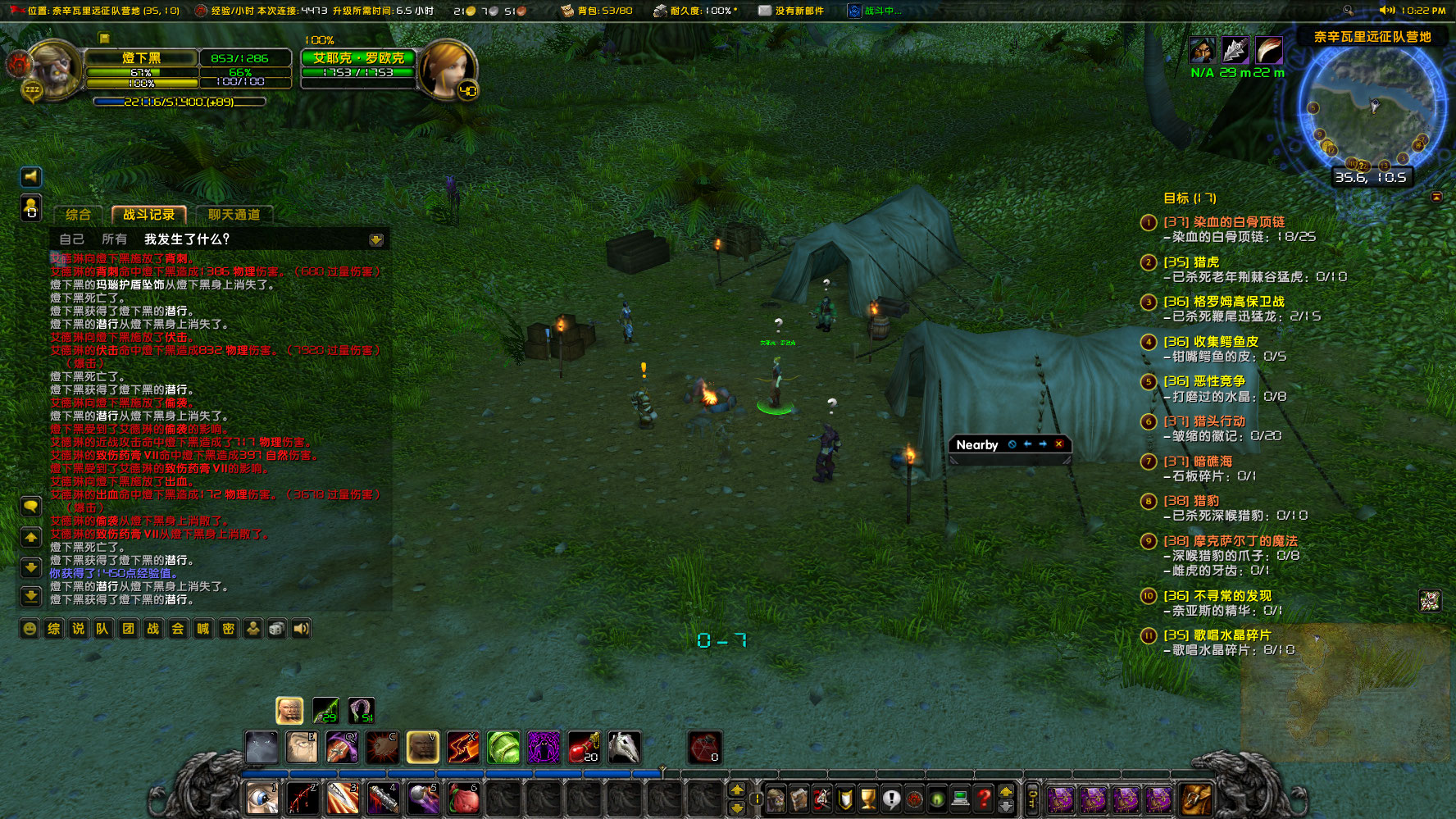Image resolution: width=1456 pixels, height=819 pixels.
Task: Toggle the speaker icon next to the chat shortcuts
Action: [301, 629]
